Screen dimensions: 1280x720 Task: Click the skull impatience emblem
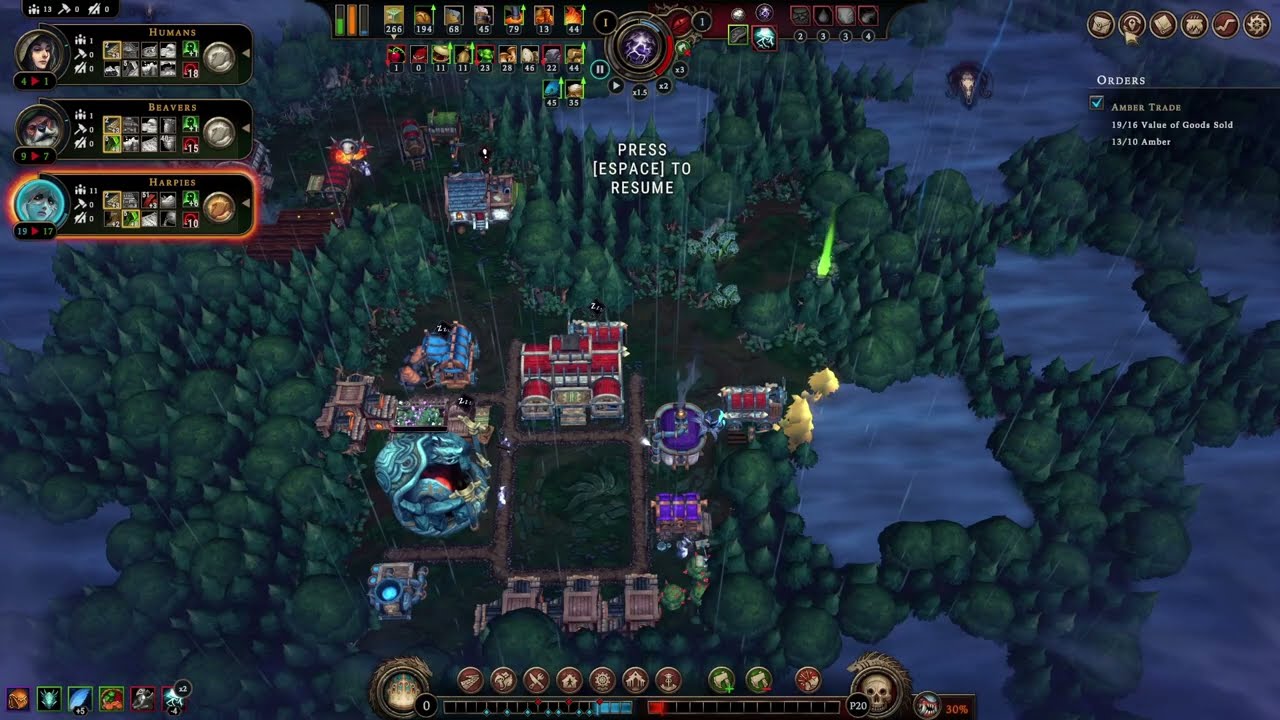coord(877,692)
